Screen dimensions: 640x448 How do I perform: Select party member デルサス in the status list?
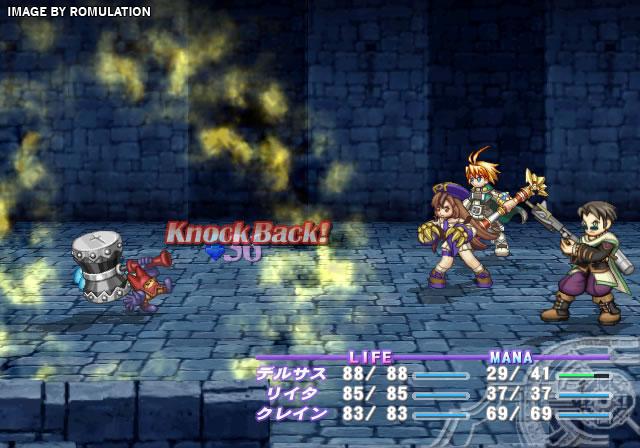pos(292,374)
